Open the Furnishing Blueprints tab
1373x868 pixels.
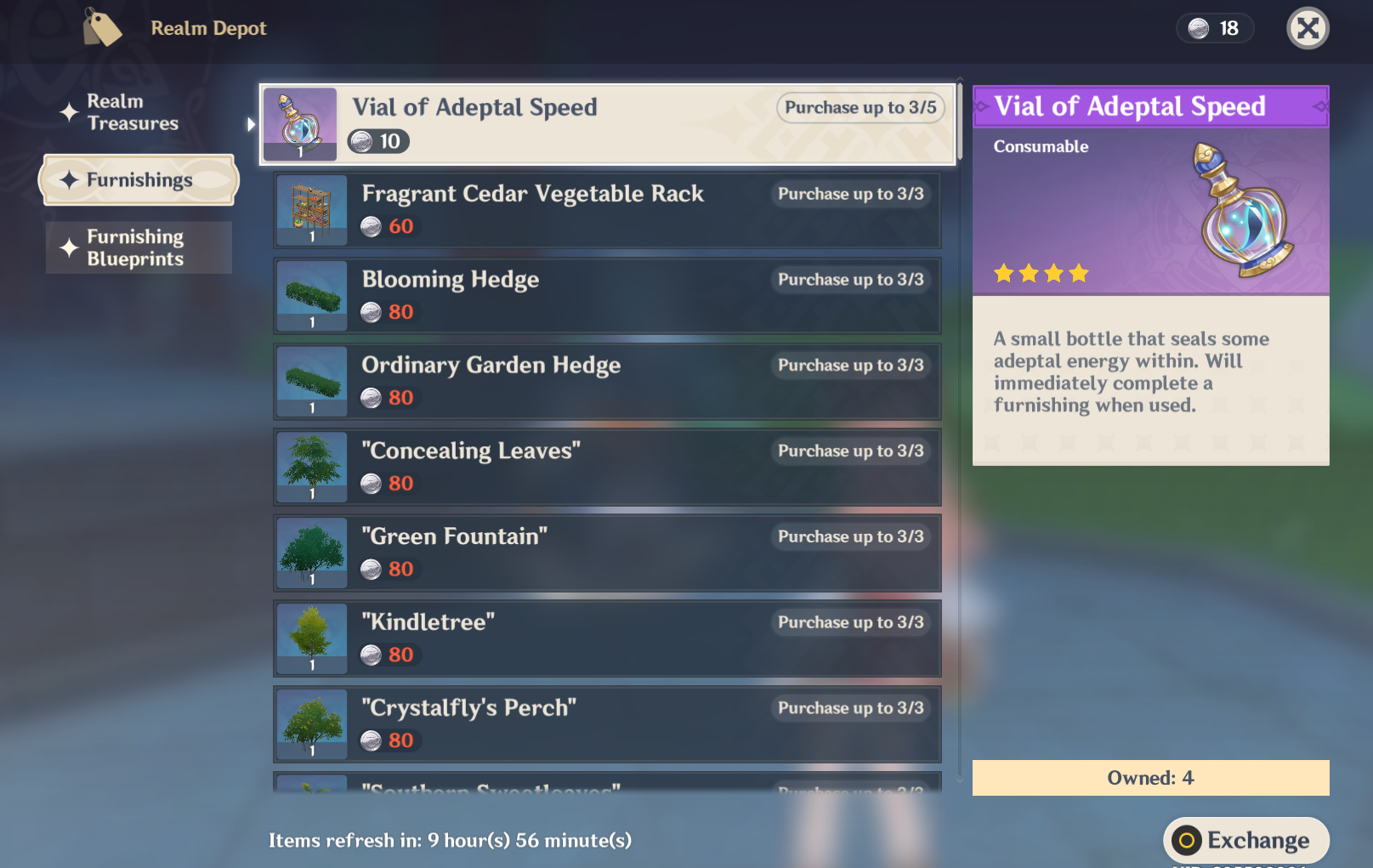(x=136, y=247)
